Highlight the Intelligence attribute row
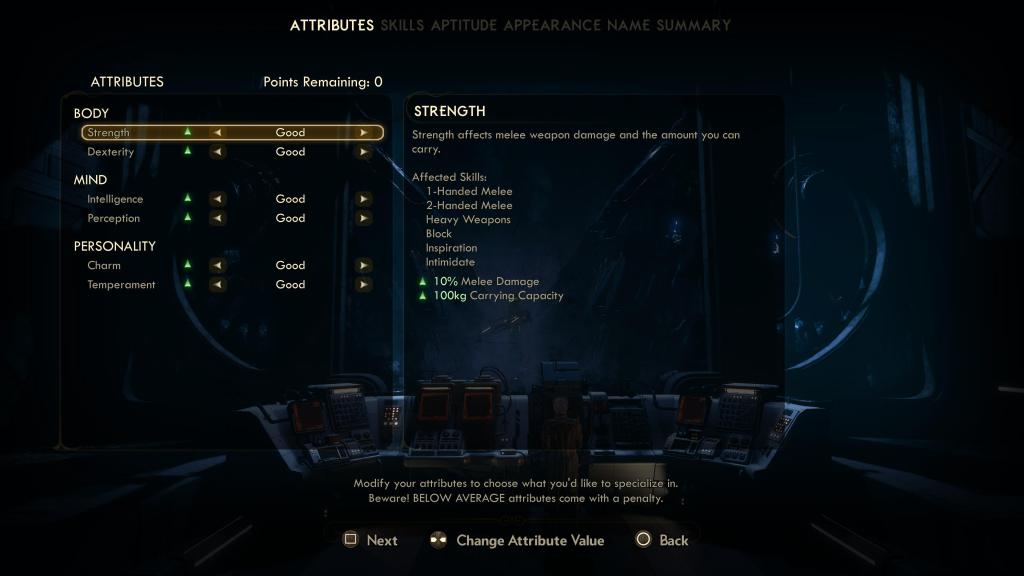The width and height of the screenshot is (1024, 576). point(115,199)
